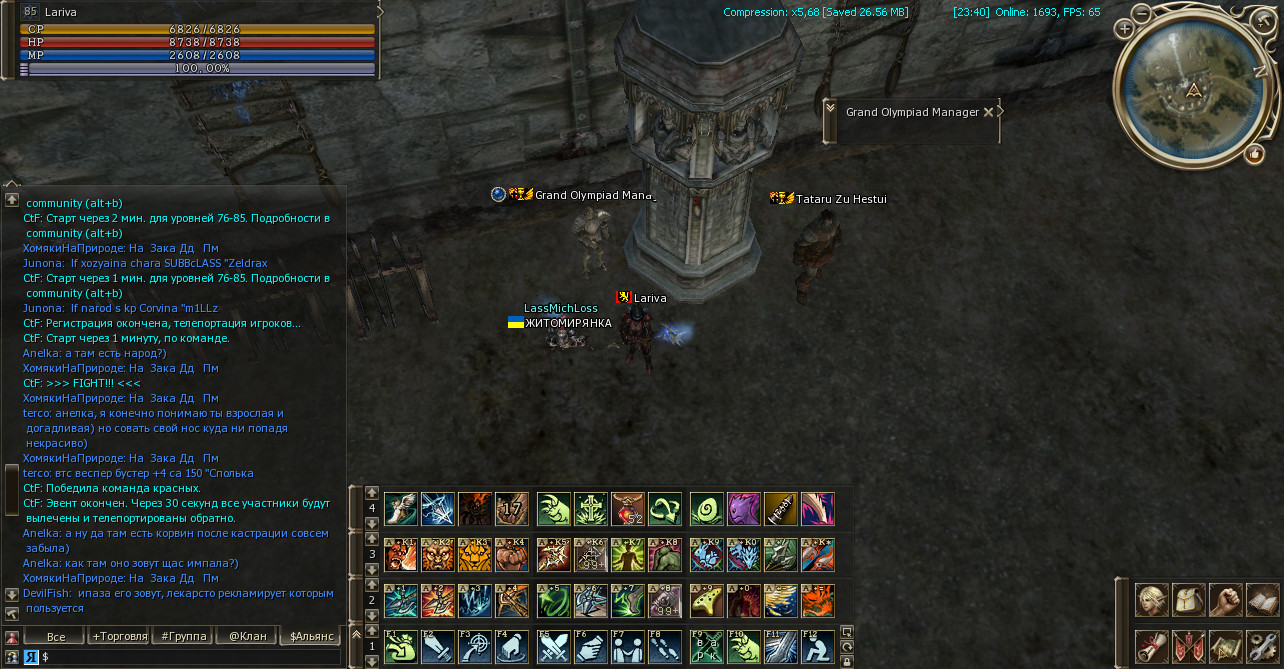Open the actions window fist icon
Screen dimensions: 1284x669
1225,600
